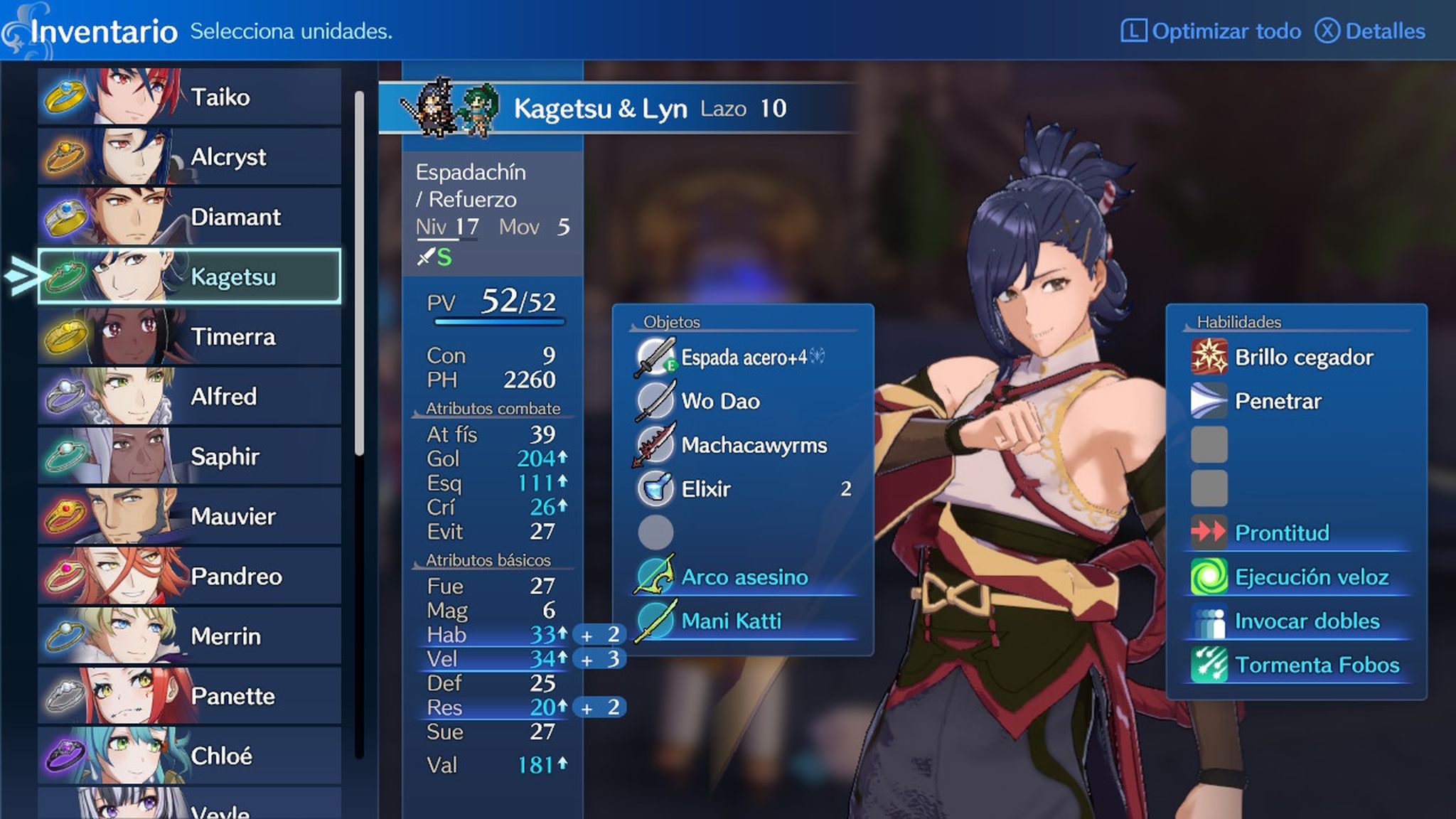Click the Wo Dao sword icon
1456x819 pixels.
pos(655,400)
